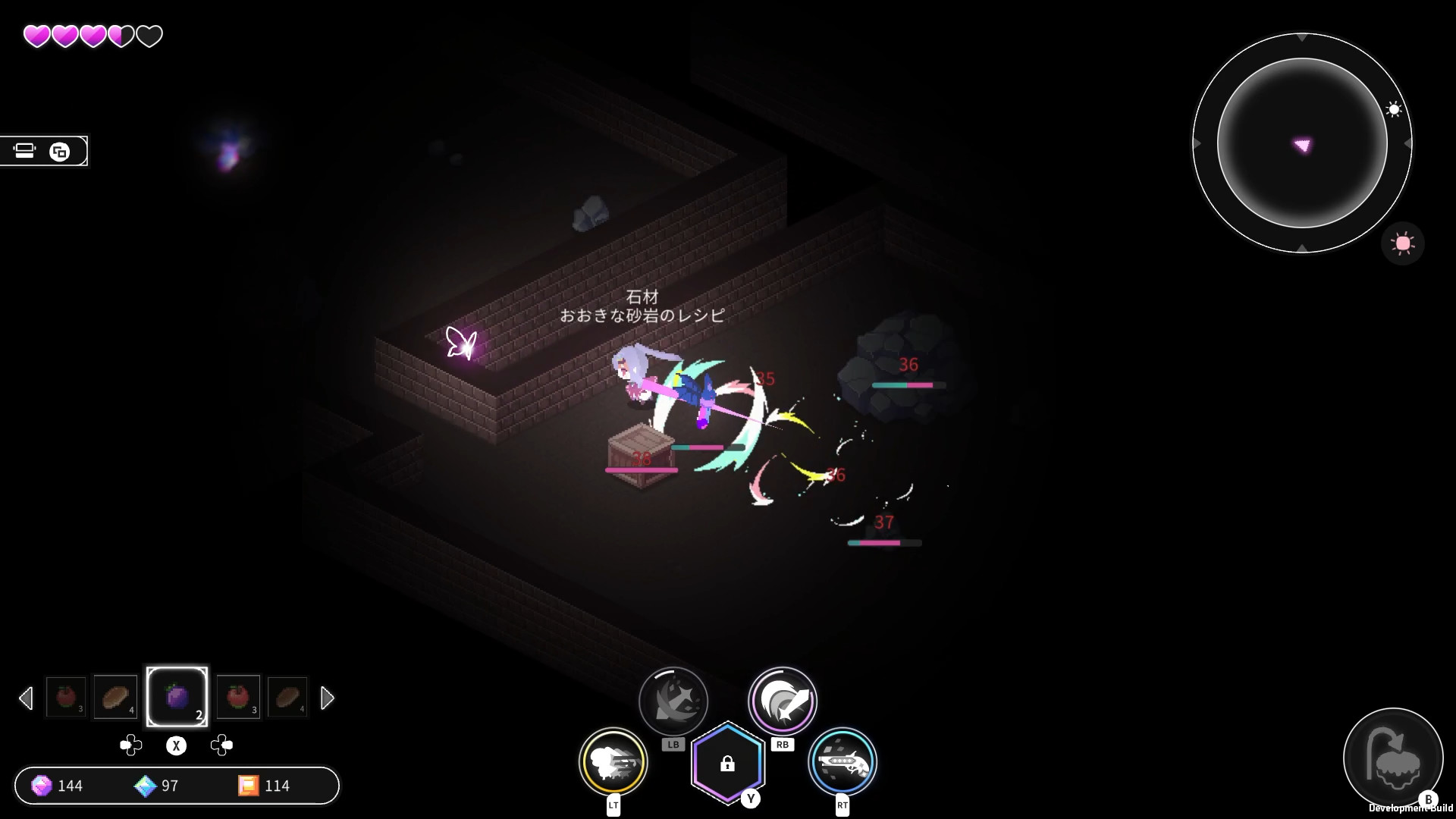1456x819 pixels.
Task: Click the left arrow of the item hotbar
Action: coord(27,698)
